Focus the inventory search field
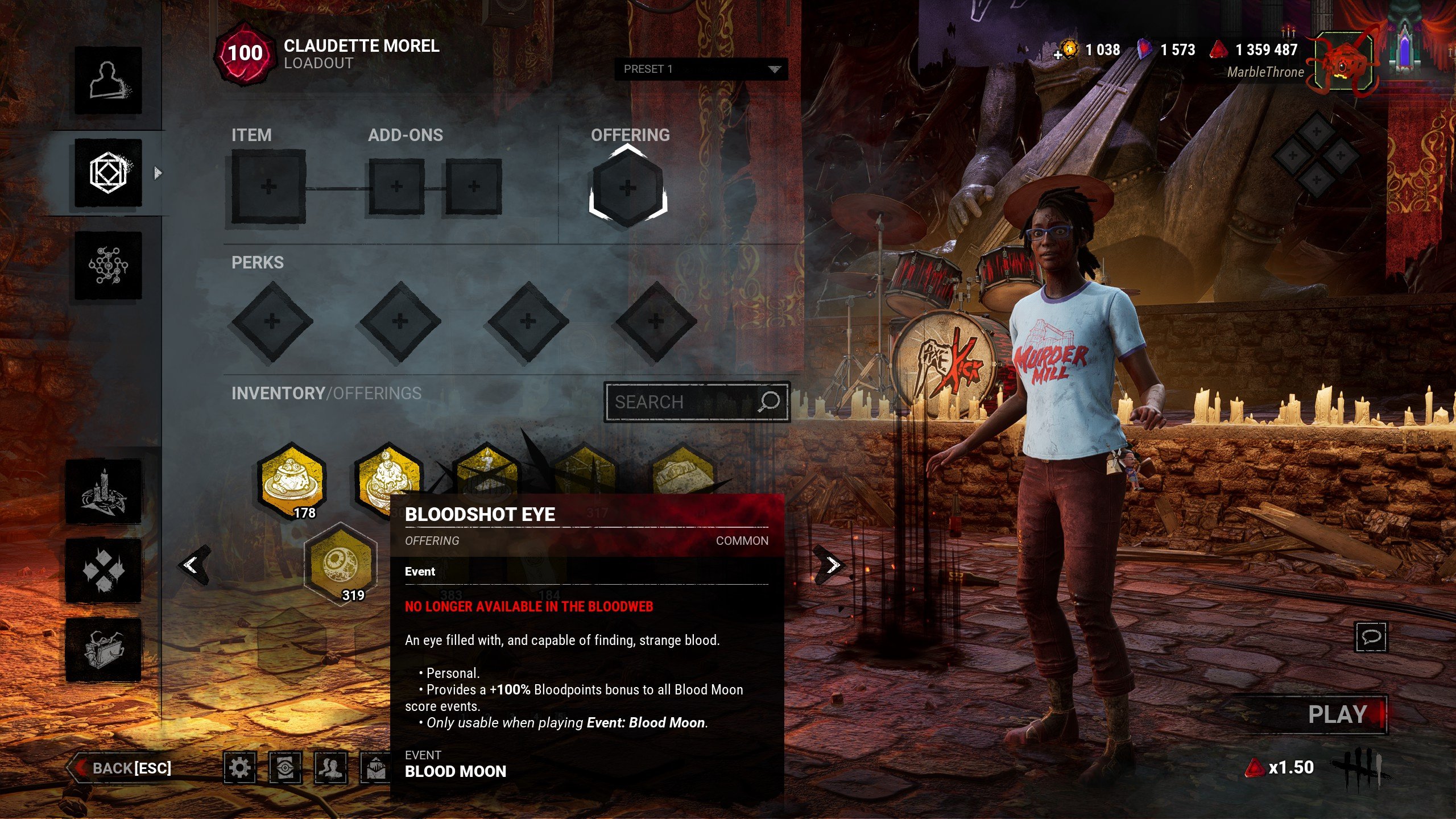The image size is (1456, 819). [685, 402]
